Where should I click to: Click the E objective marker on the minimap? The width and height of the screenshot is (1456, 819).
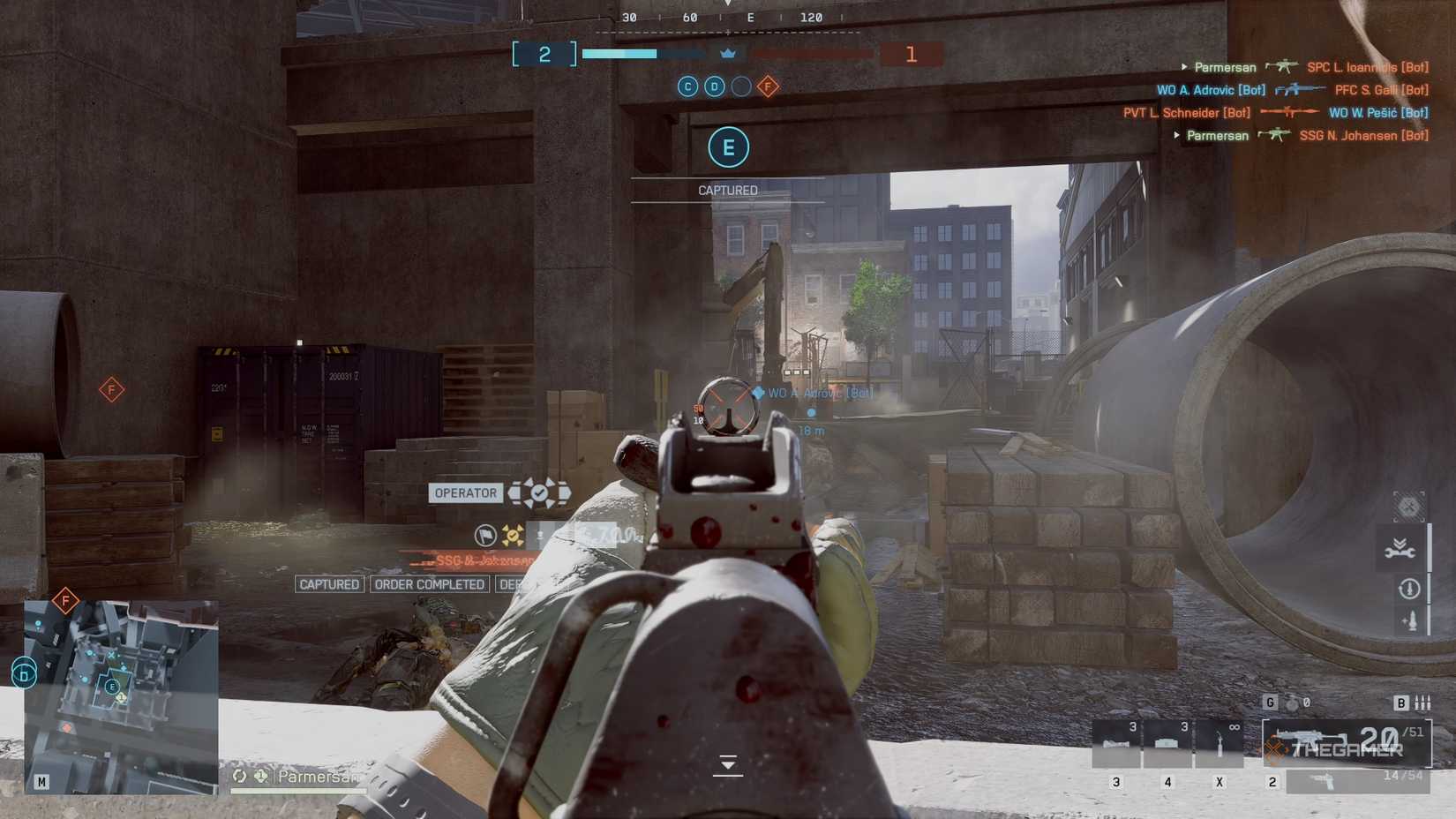tap(112, 686)
